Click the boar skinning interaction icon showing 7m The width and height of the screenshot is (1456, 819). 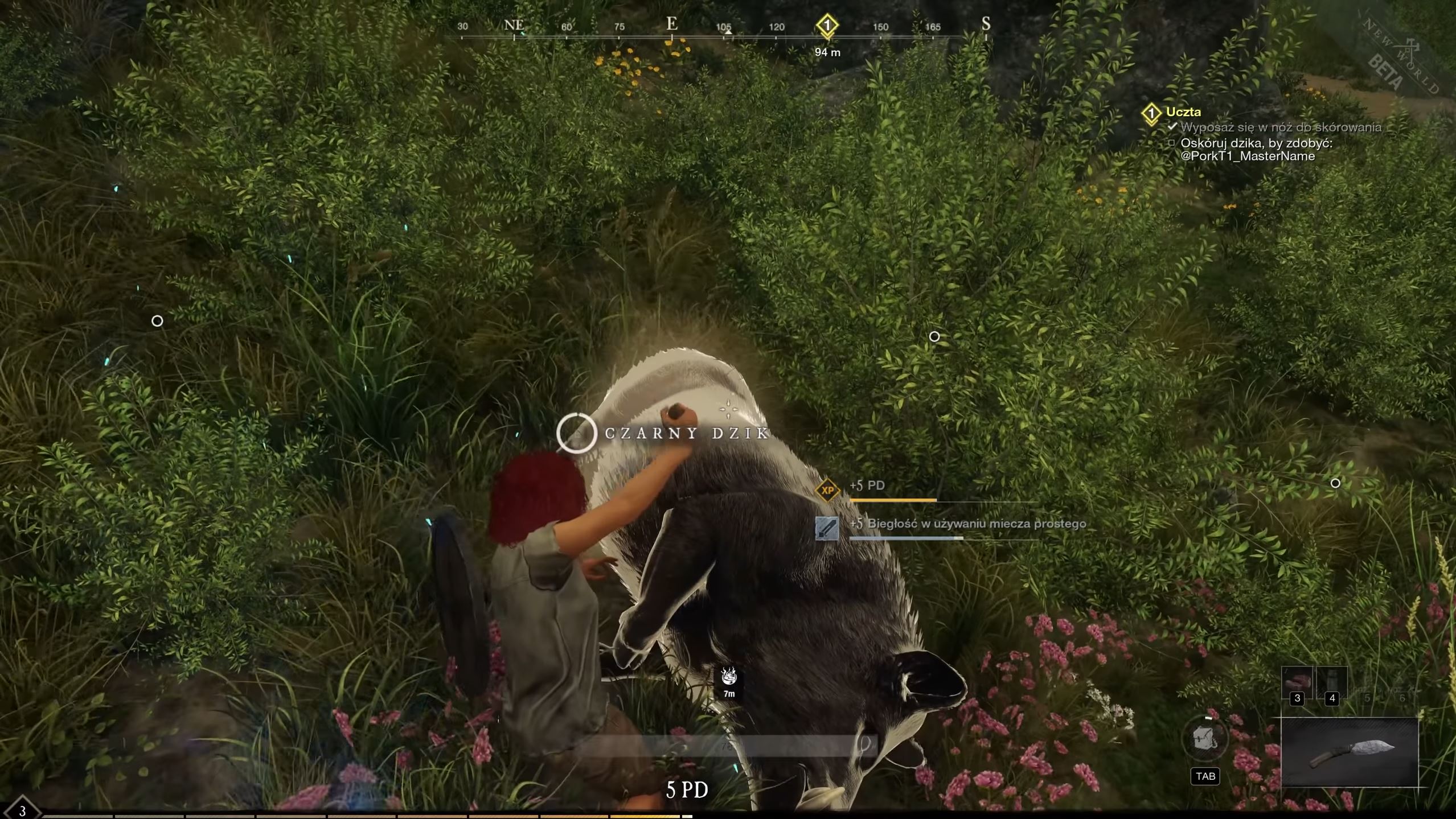[x=729, y=678]
